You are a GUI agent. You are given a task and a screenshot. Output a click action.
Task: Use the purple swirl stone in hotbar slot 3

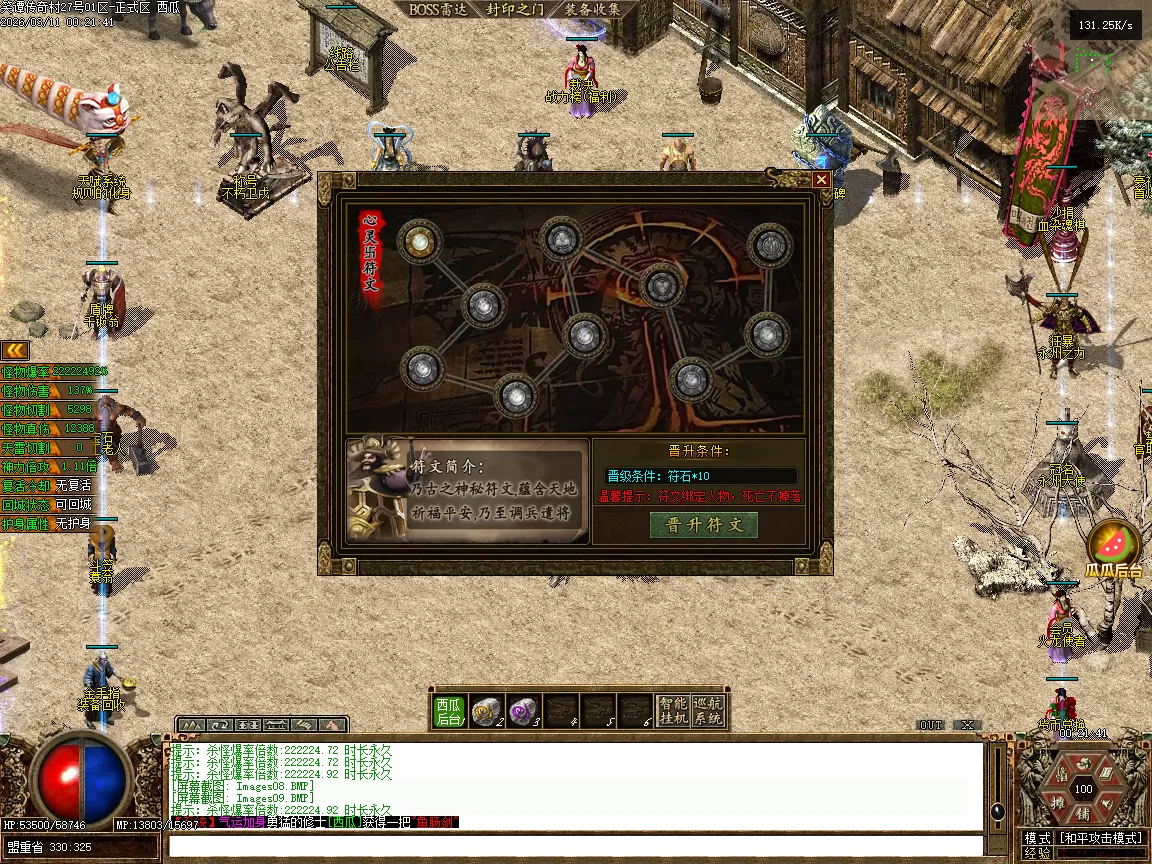[x=523, y=710]
